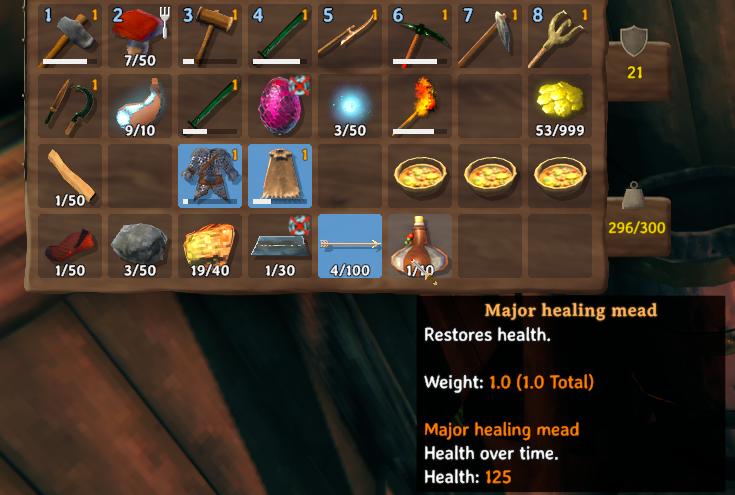Select the equipped cape slot

coord(280,176)
